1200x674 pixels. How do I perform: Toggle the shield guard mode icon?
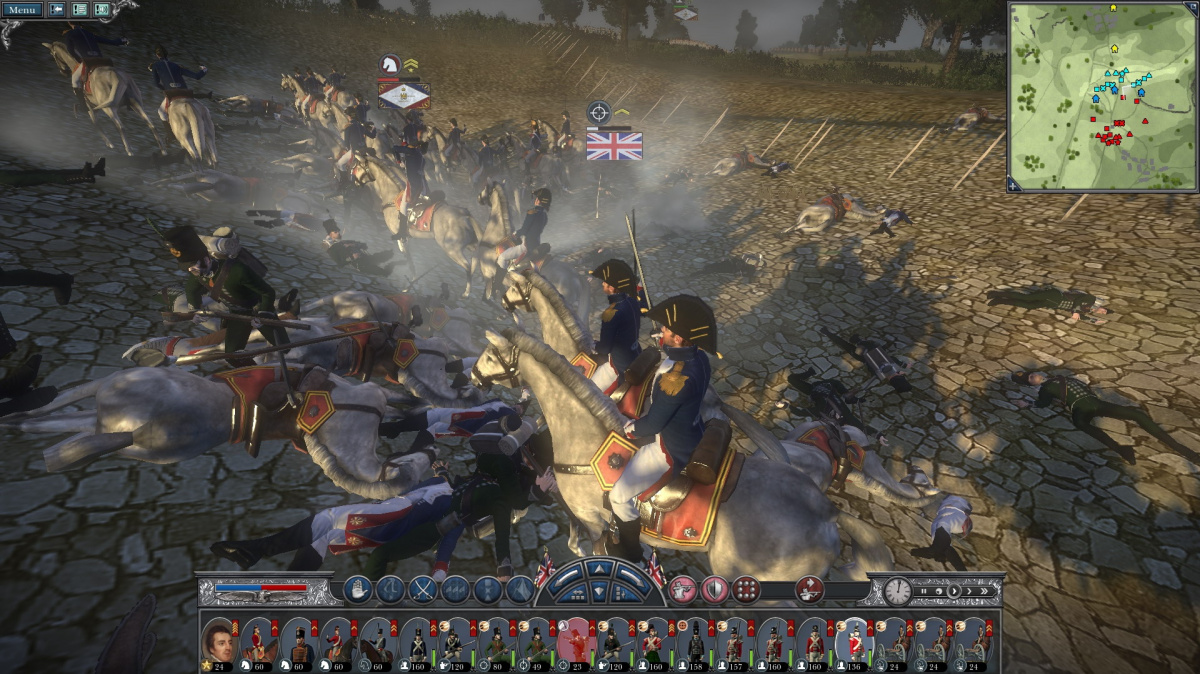point(713,590)
